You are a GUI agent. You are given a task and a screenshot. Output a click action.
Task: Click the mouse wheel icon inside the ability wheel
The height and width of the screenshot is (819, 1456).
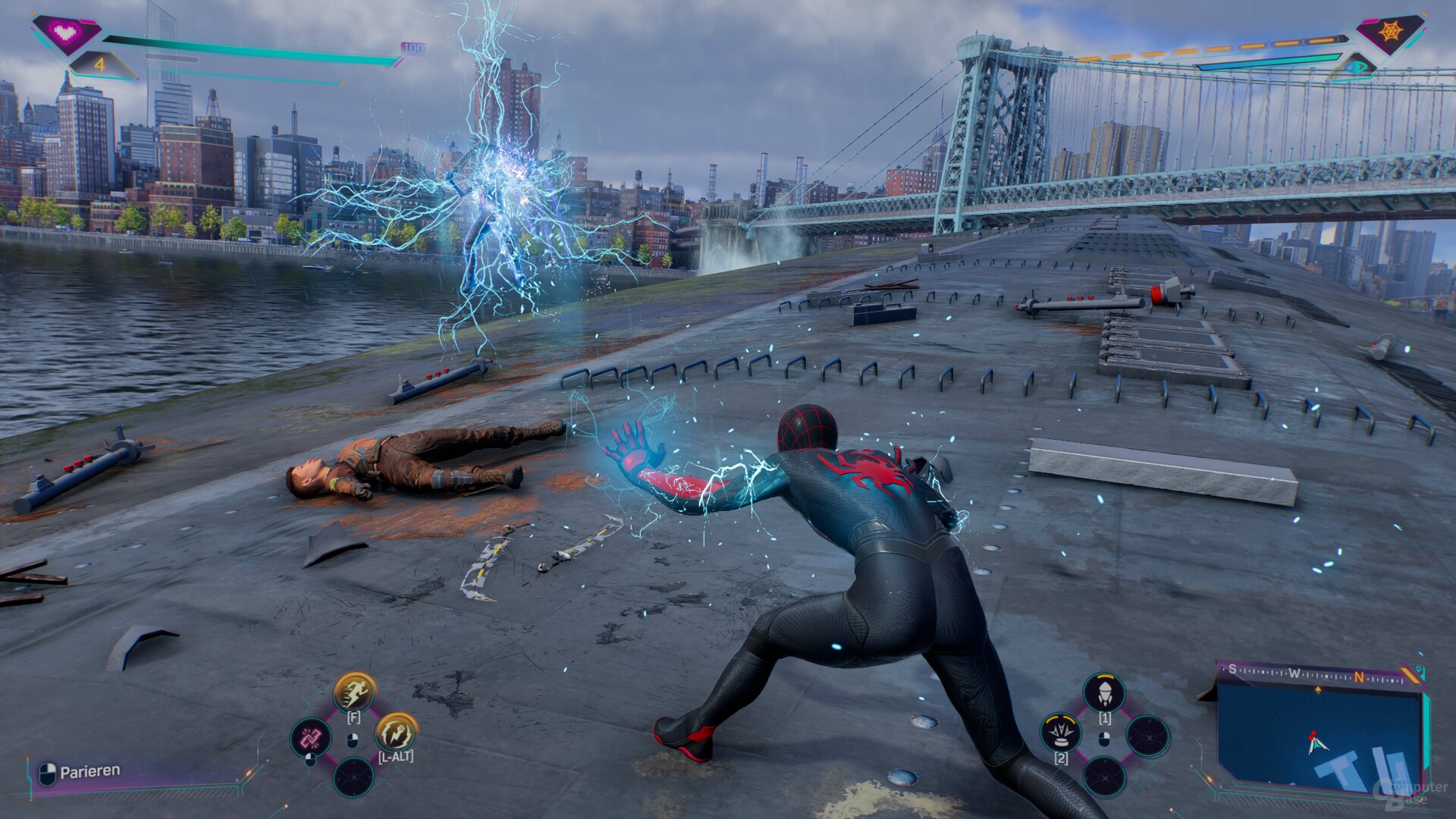353,740
